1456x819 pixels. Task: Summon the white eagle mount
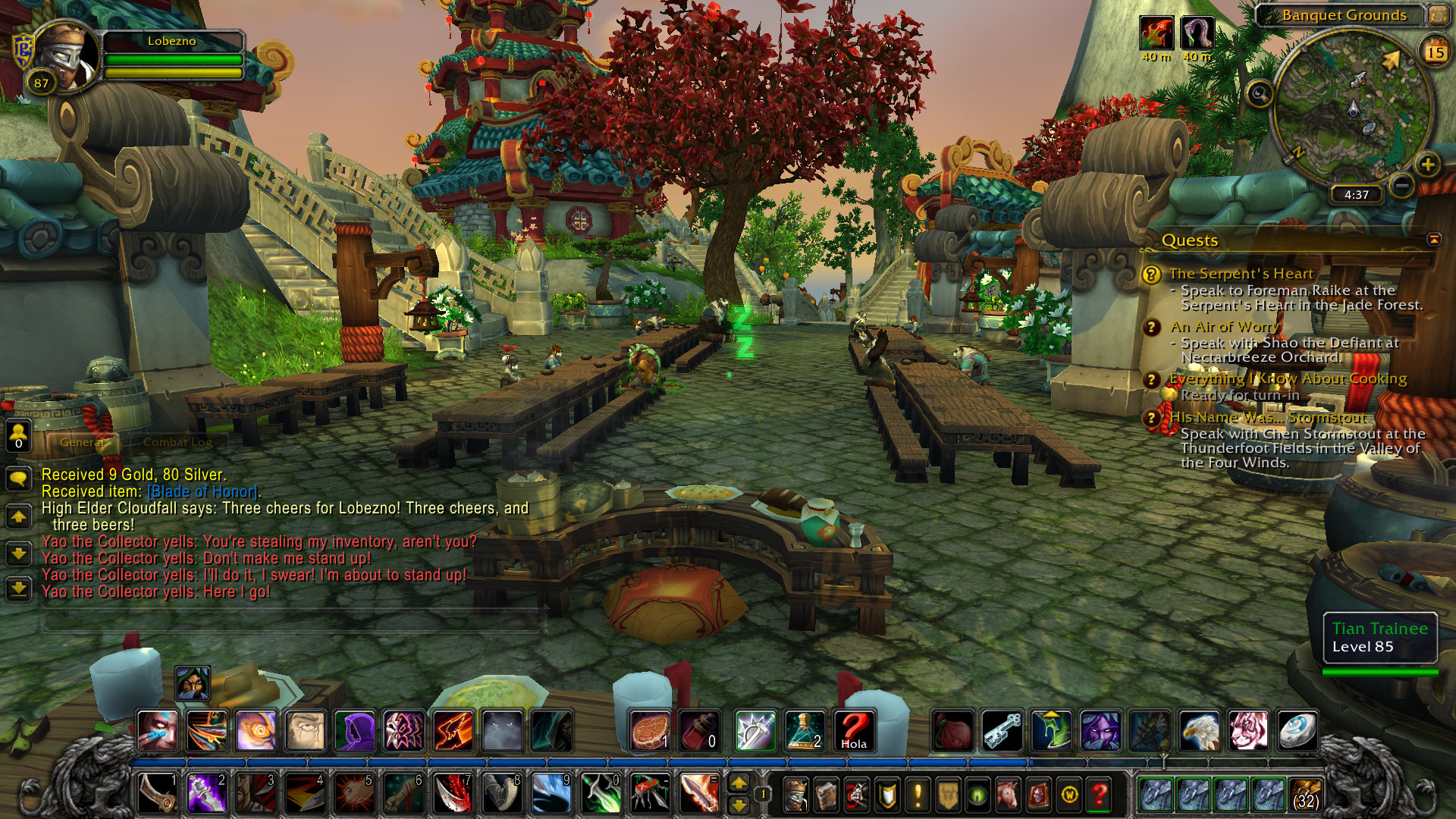pos(1199,730)
